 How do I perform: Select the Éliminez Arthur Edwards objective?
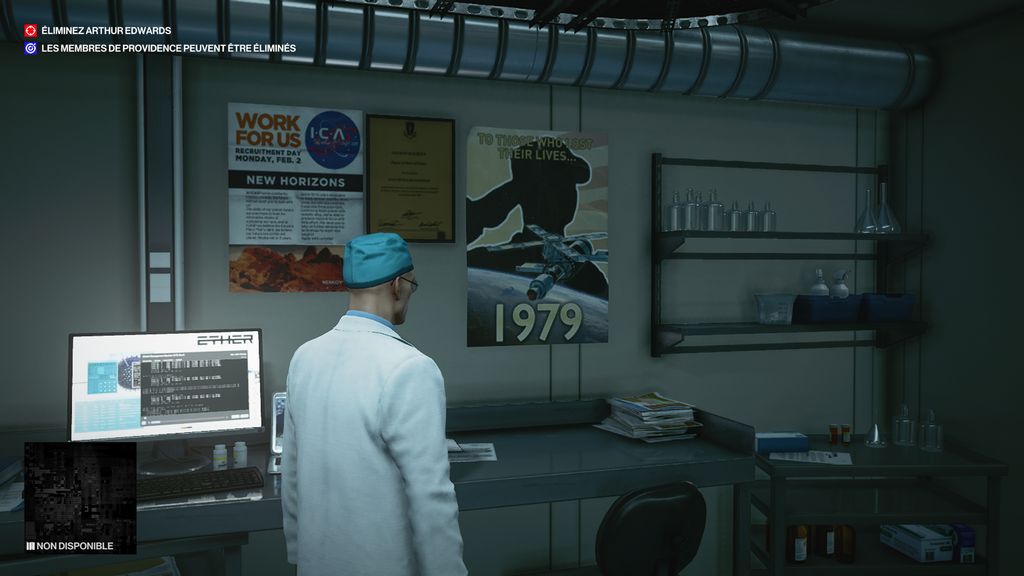click(x=106, y=31)
